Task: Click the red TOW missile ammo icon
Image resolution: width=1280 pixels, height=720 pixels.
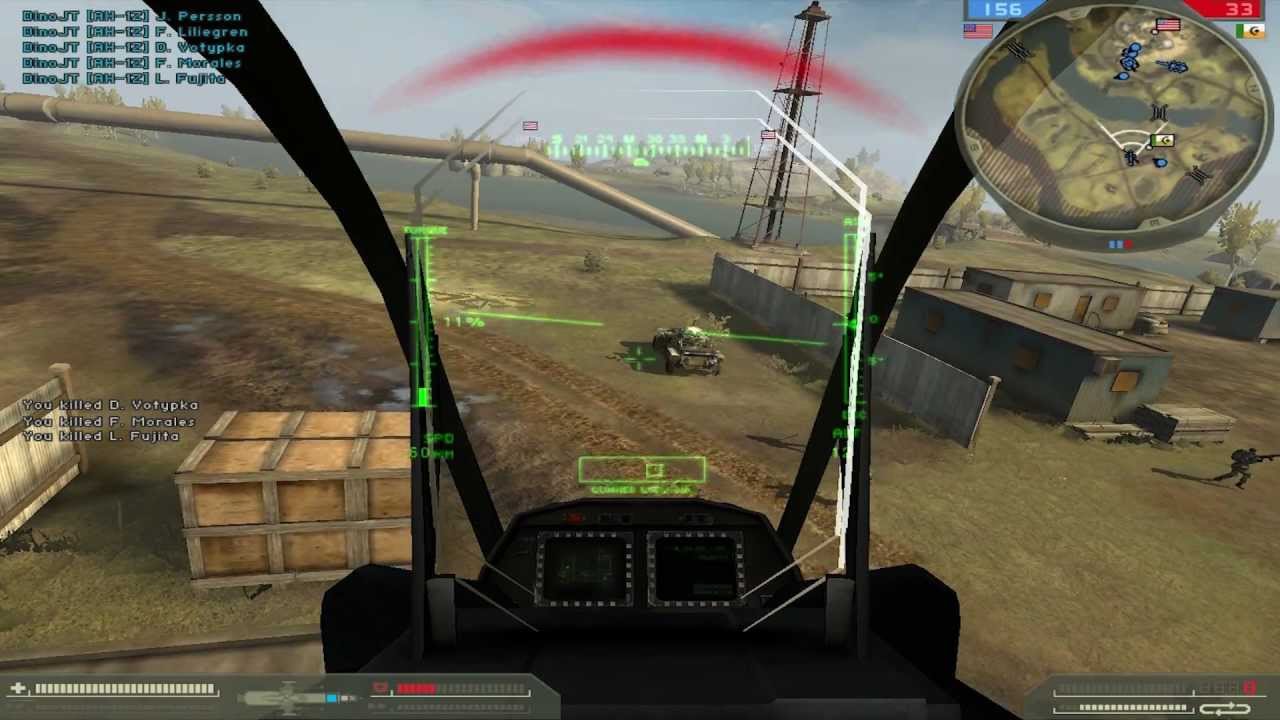Action: pos(380,685)
